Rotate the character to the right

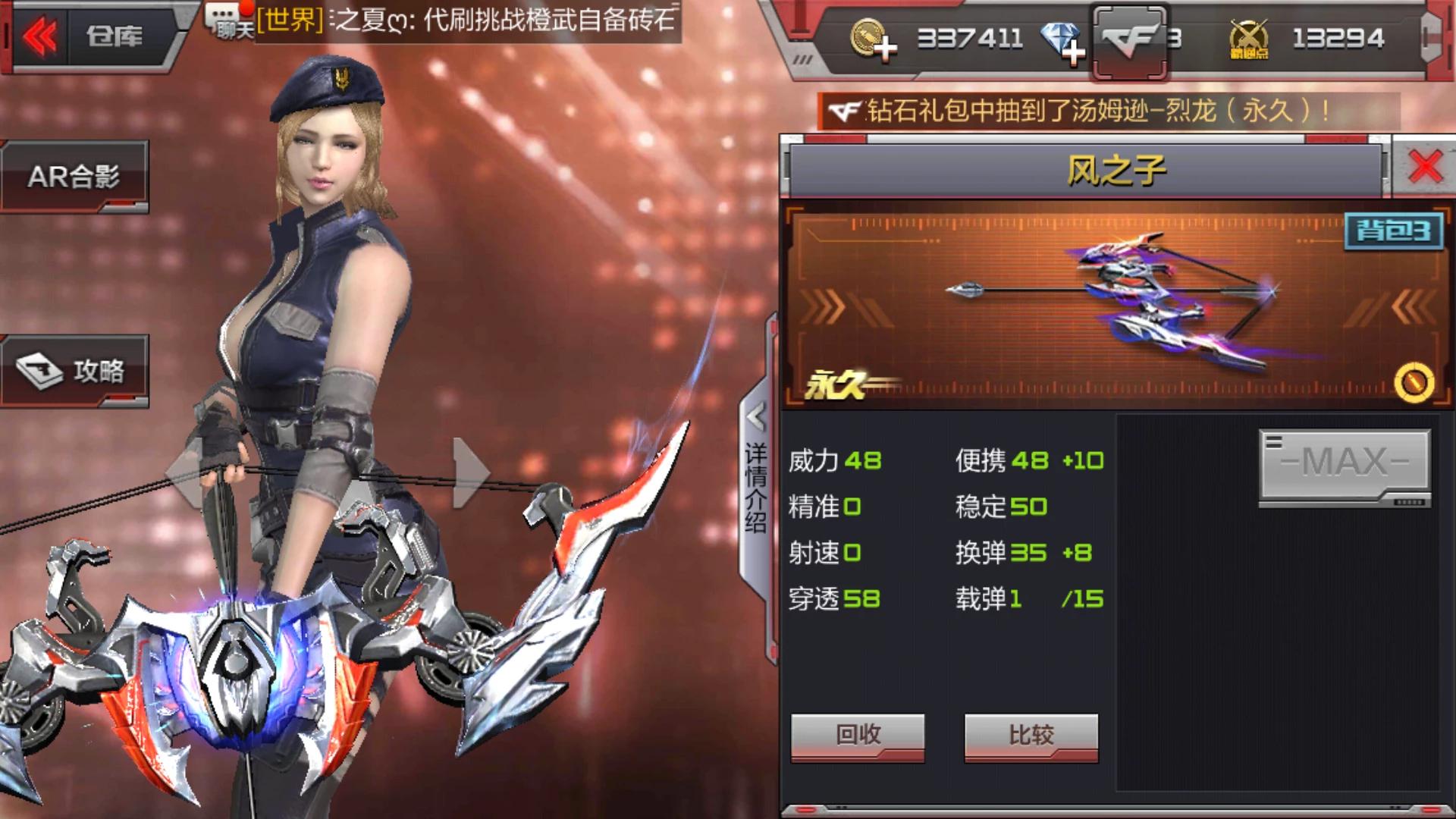coord(470,474)
